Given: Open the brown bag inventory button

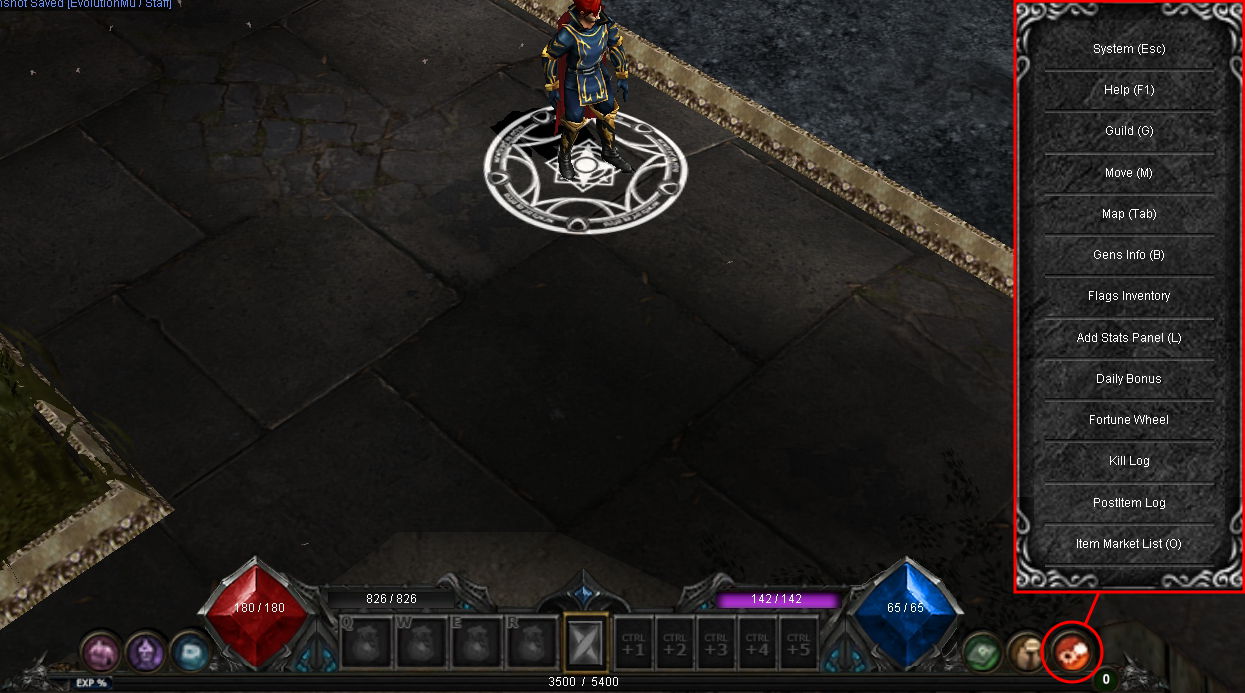Looking at the screenshot, I should (x=1026, y=652).
